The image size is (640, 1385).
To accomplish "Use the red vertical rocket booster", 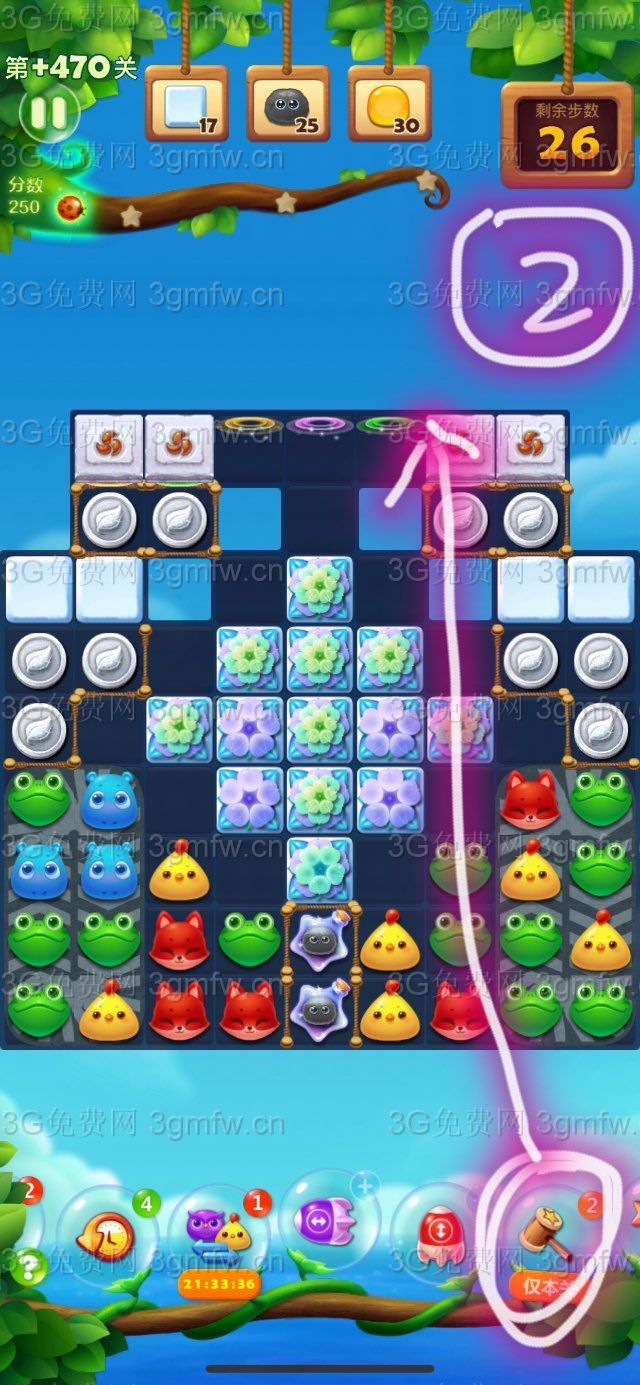I will tap(437, 1230).
